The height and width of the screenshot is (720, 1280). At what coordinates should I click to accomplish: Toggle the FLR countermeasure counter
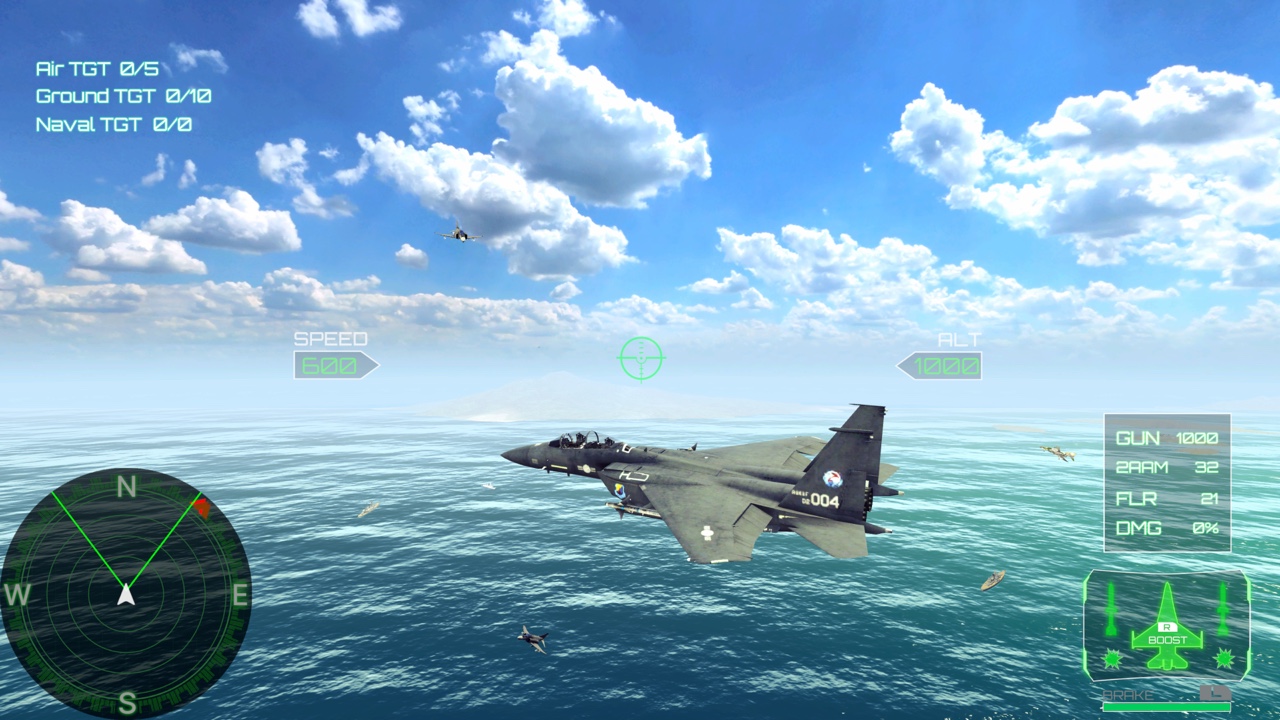coord(1165,499)
